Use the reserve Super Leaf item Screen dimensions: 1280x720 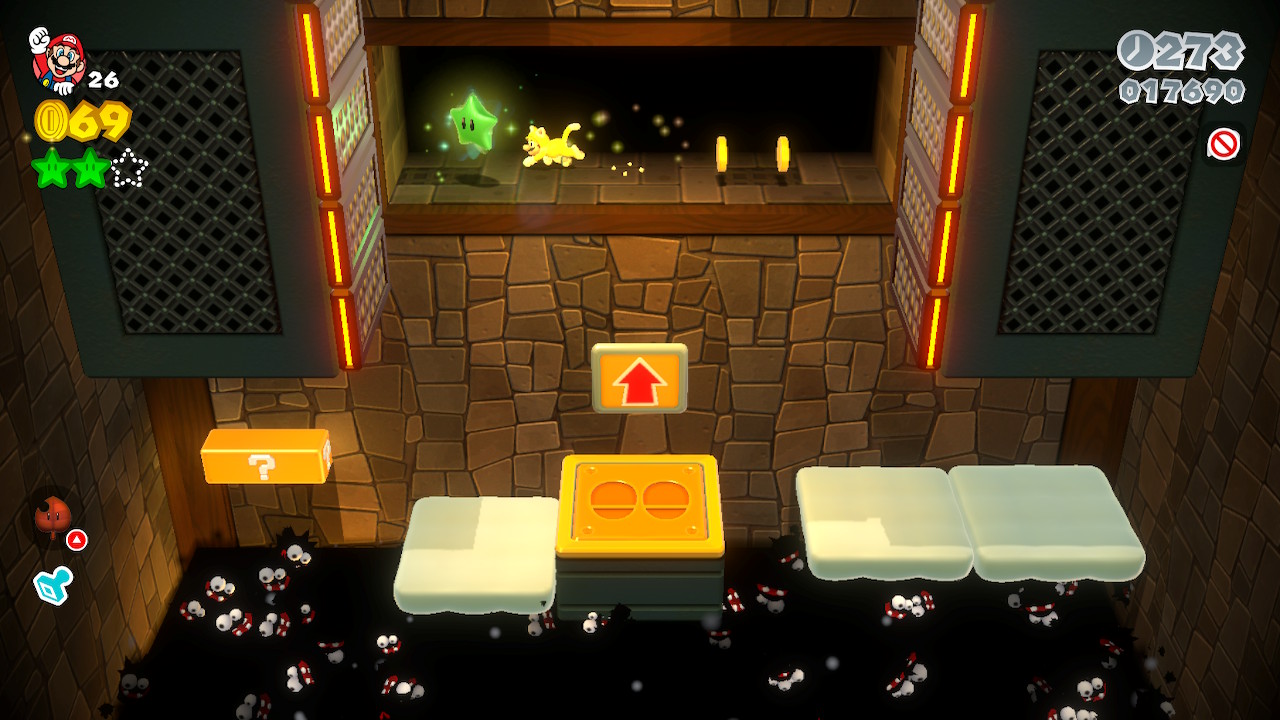click(53, 516)
